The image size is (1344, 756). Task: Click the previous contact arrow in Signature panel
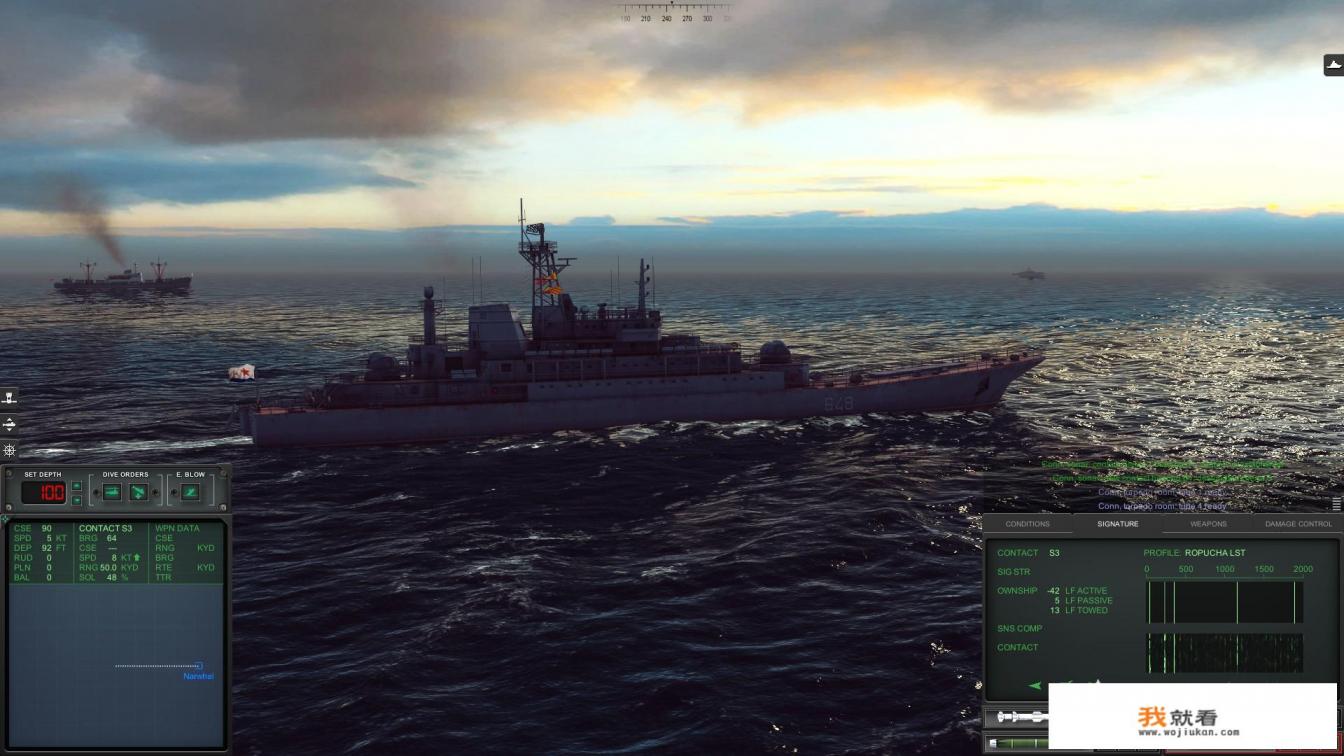point(1035,686)
